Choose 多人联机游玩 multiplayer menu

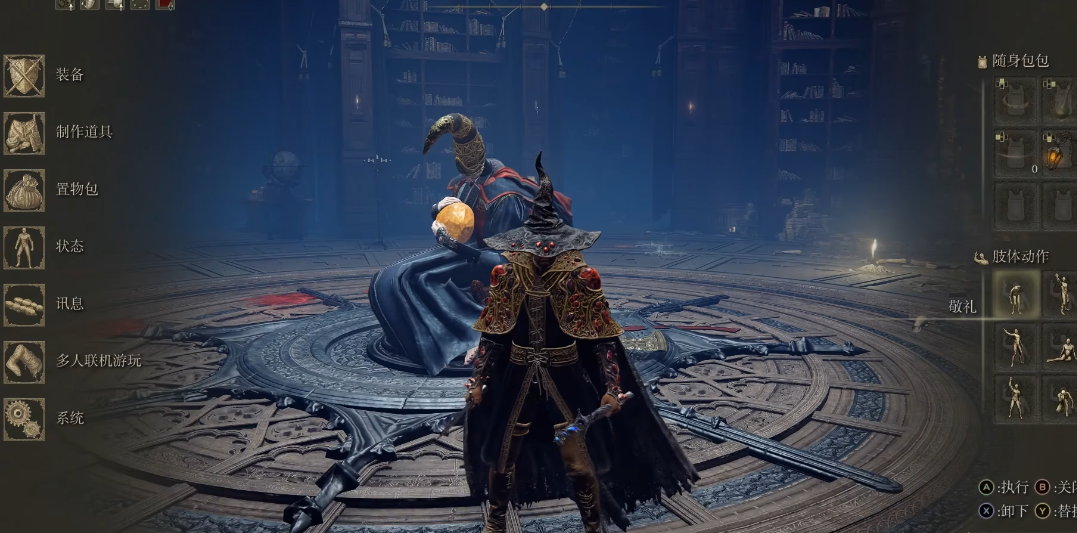24,361
